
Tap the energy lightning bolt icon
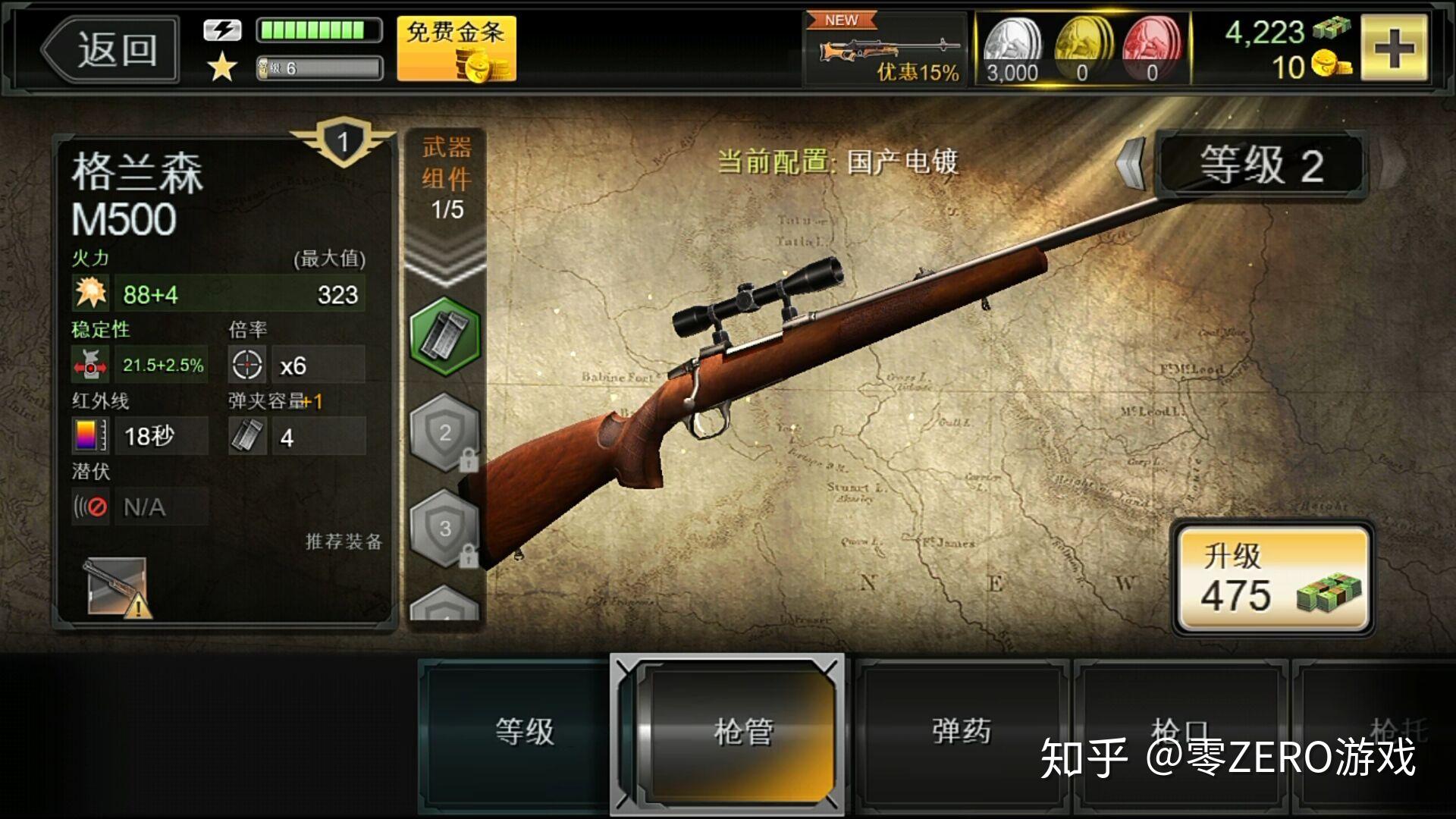point(222,30)
